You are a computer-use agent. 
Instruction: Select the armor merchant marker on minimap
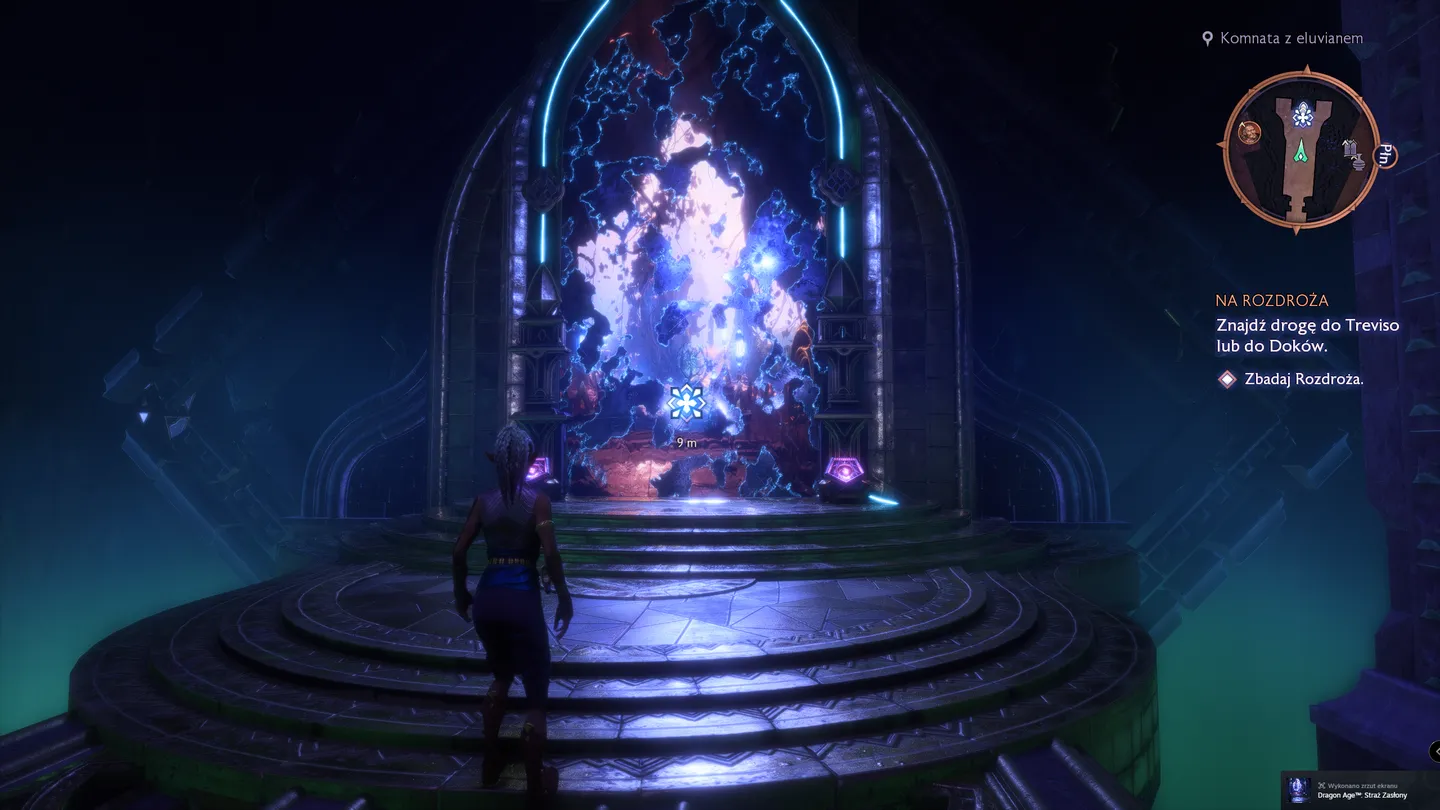(1349, 148)
